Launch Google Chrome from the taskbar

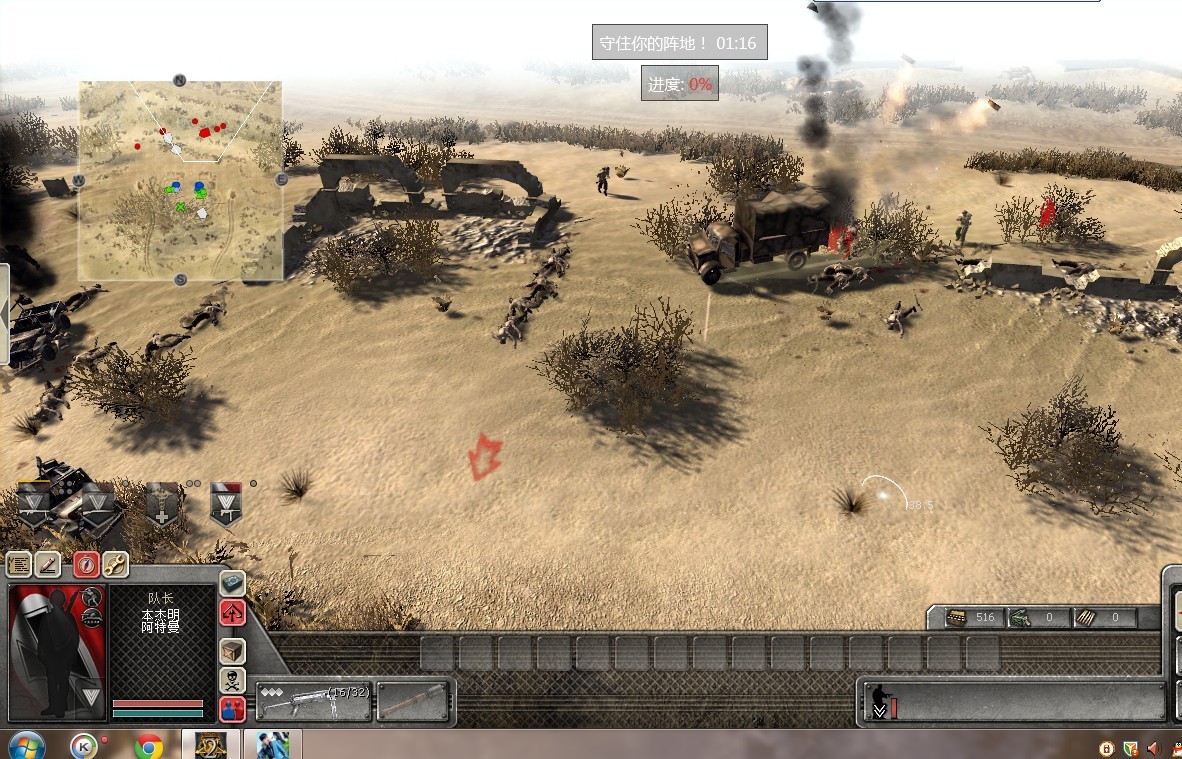coord(149,745)
